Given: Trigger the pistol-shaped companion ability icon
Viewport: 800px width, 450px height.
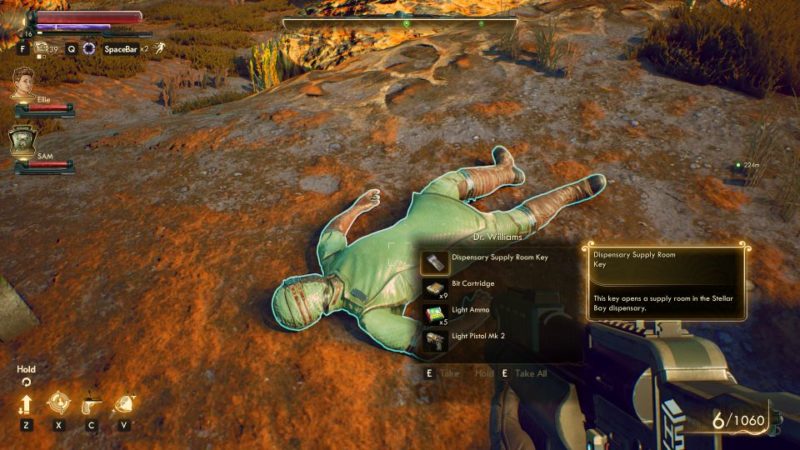Looking at the screenshot, I should pos(92,404).
